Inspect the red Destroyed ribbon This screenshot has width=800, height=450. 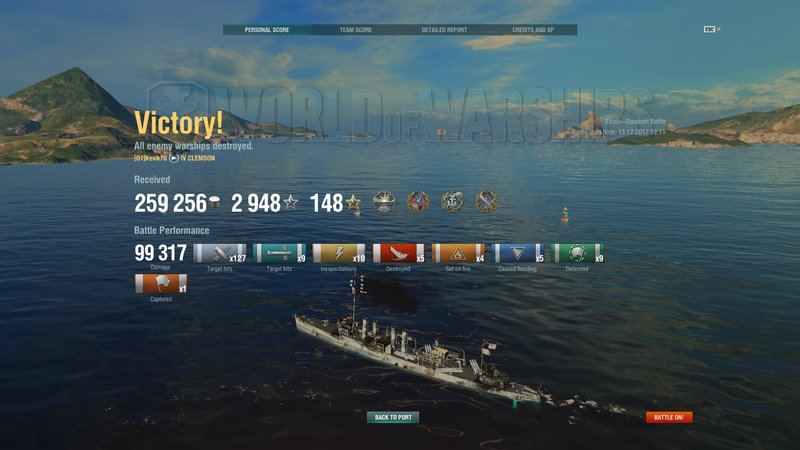(398, 253)
